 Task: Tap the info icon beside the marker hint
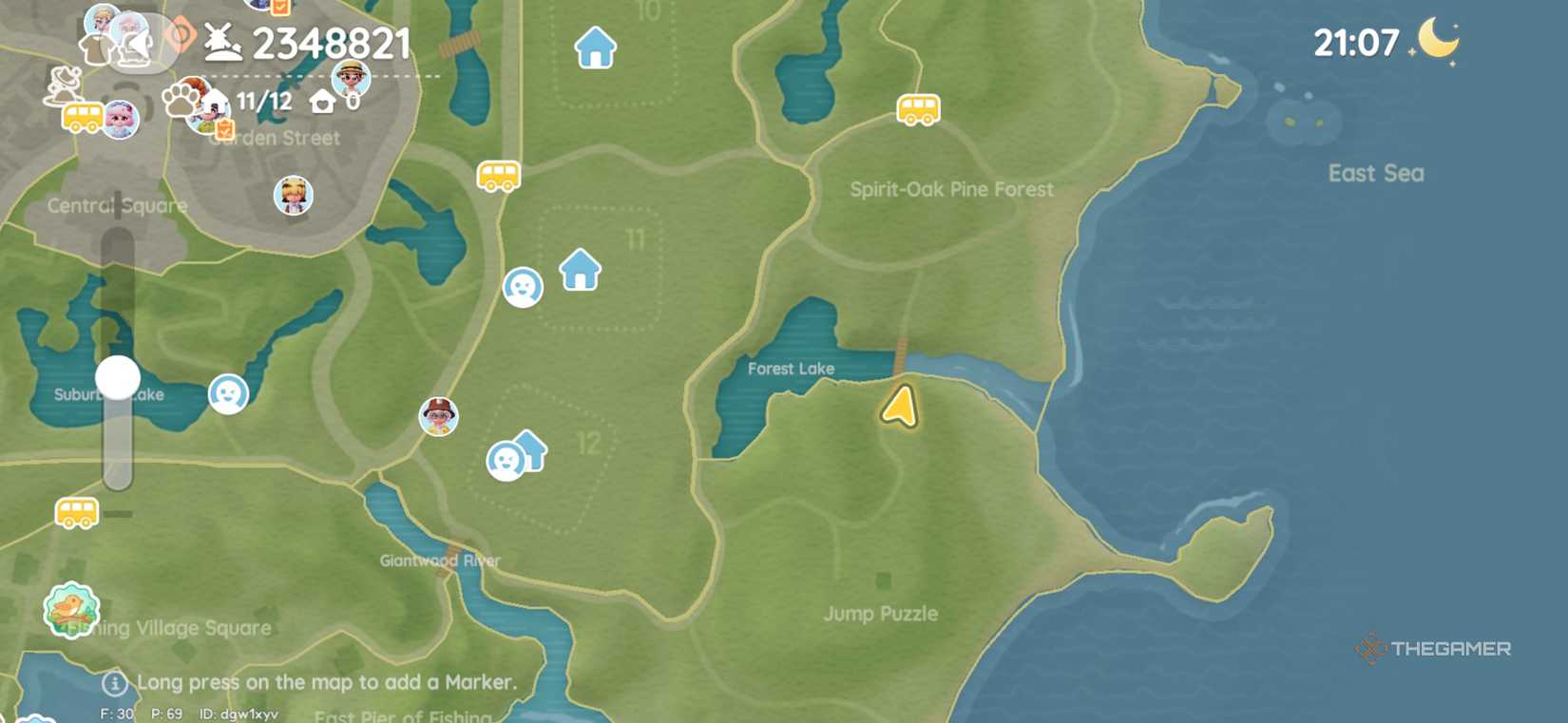(x=113, y=682)
